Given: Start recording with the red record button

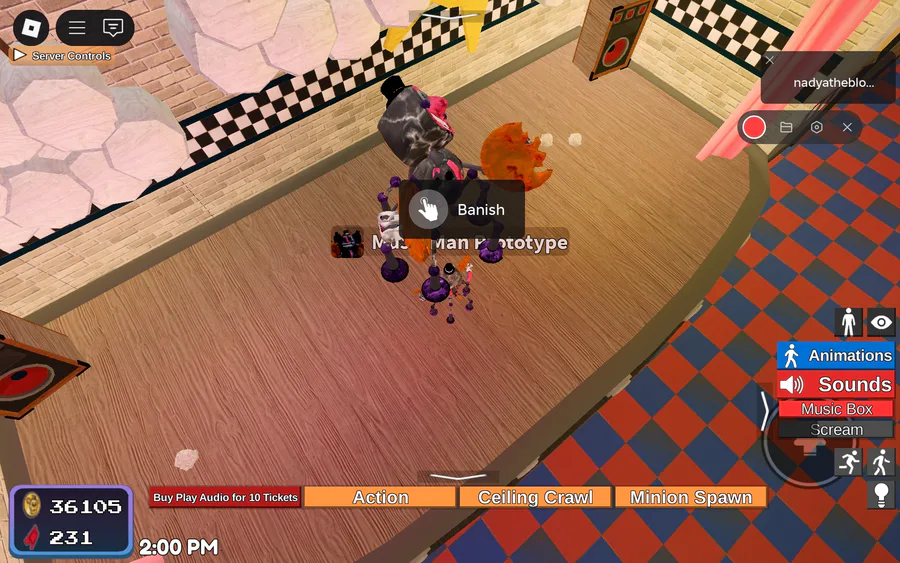Looking at the screenshot, I should point(754,127).
